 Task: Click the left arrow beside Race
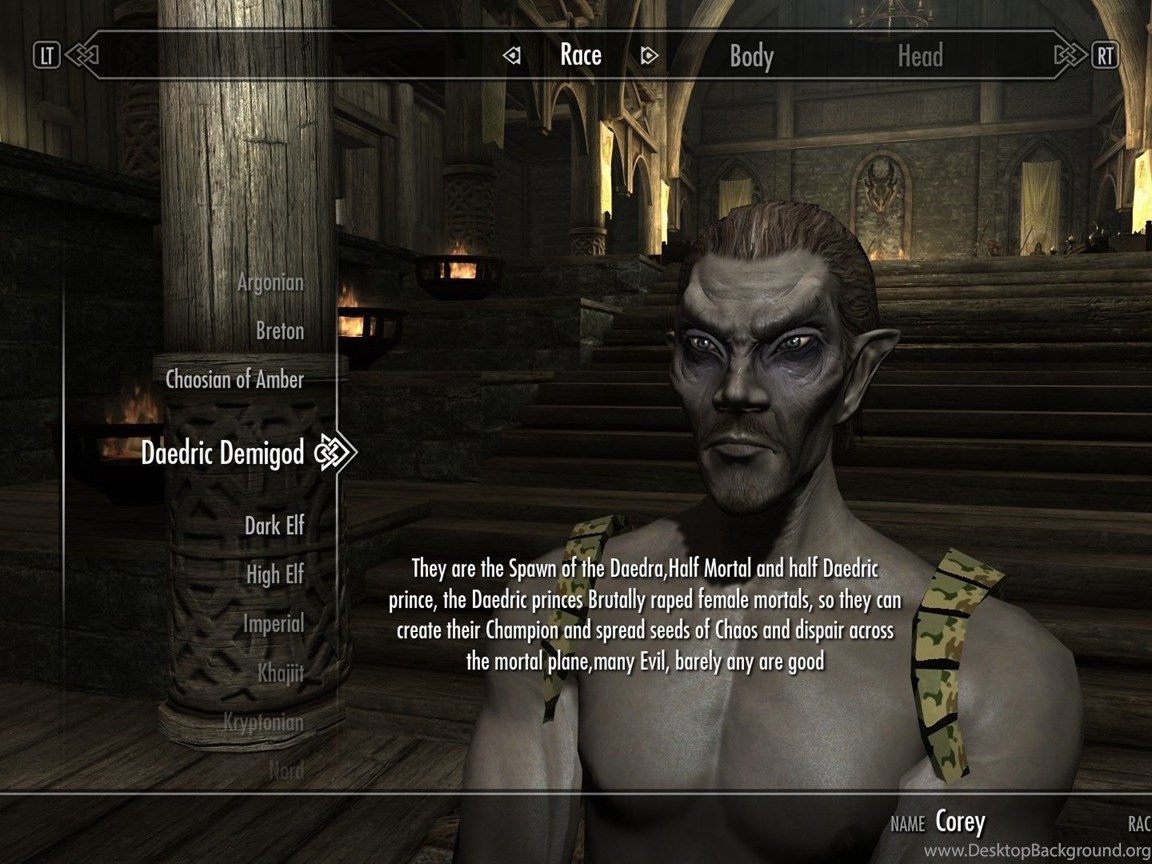coord(512,56)
